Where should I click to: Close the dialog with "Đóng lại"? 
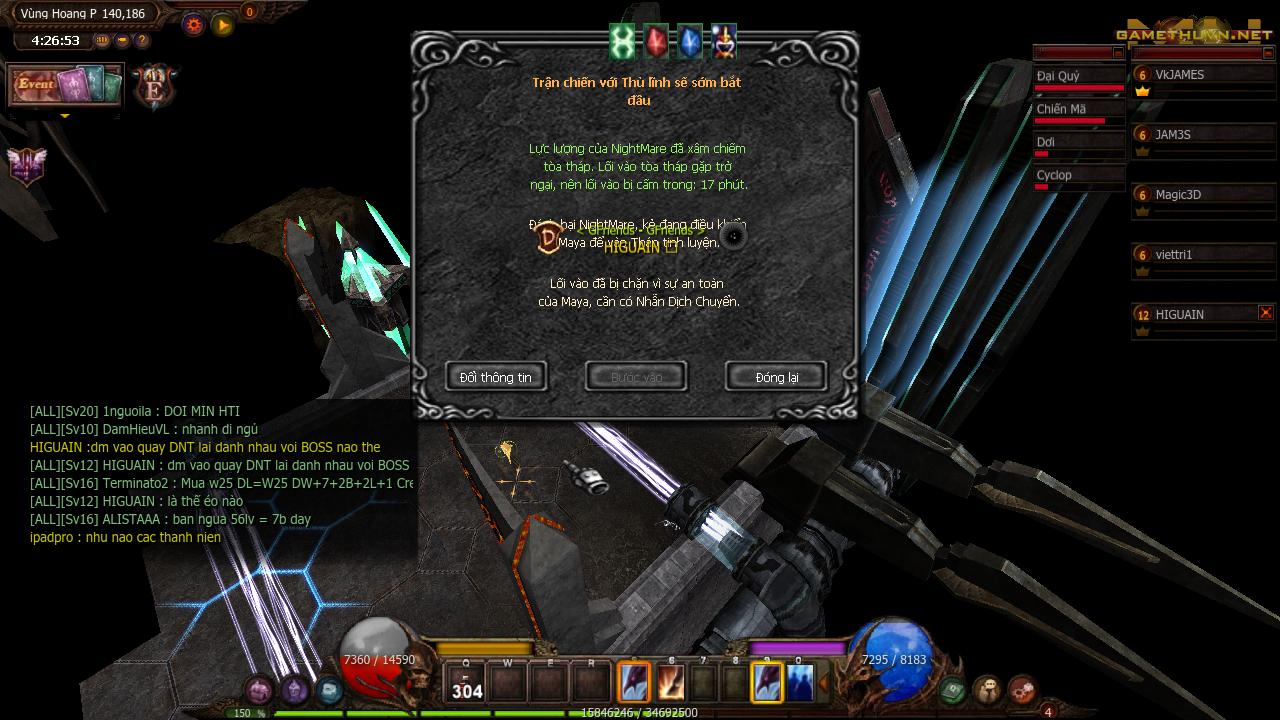point(776,377)
